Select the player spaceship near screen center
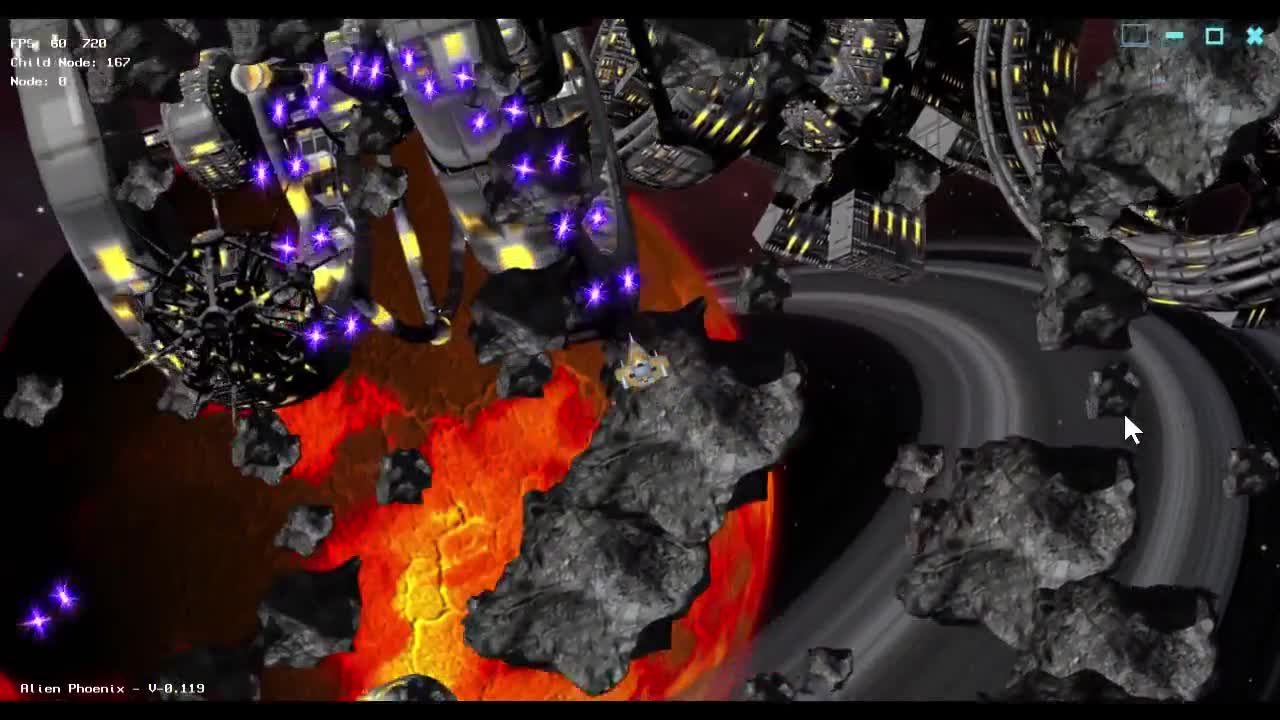1280x720 pixels. 640,370
